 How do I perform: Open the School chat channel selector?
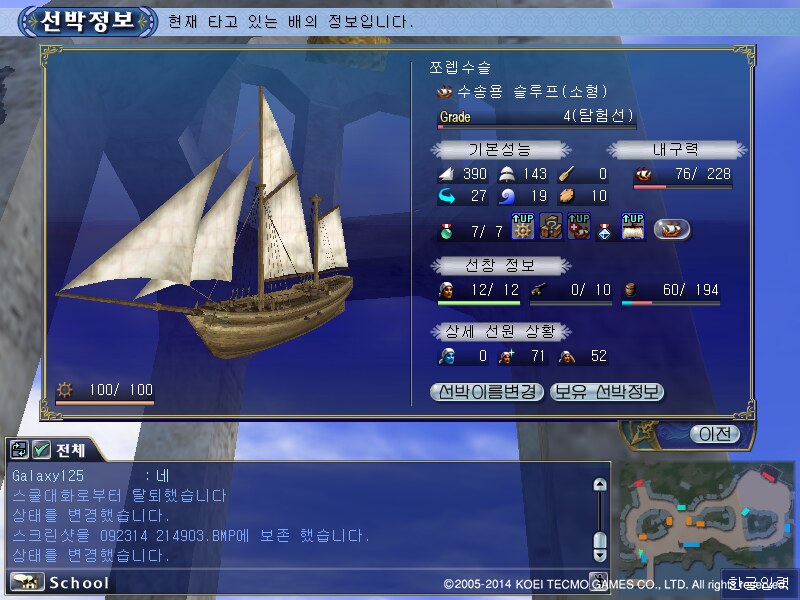coord(60,582)
